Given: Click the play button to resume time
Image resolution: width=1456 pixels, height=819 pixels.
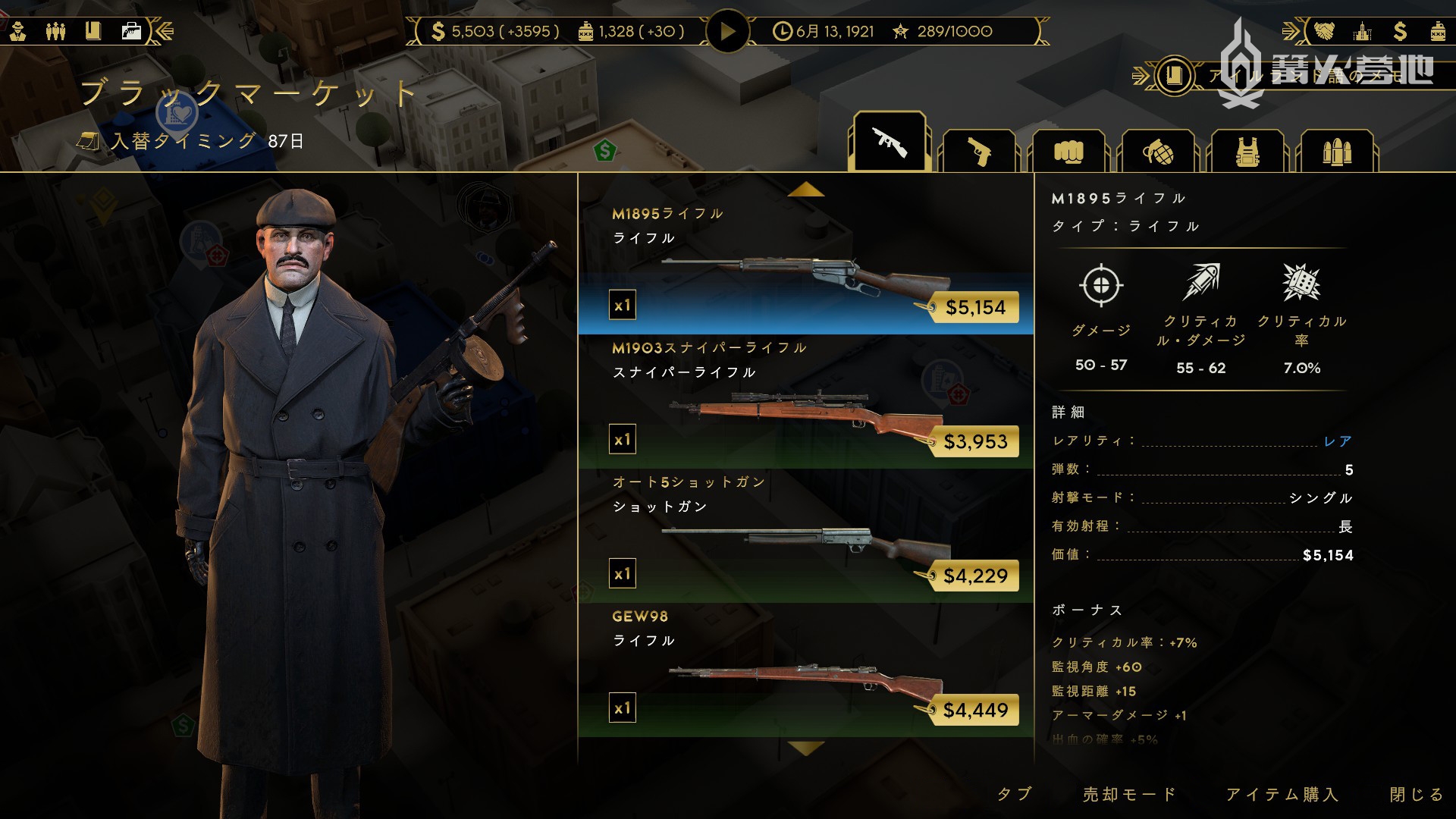Looking at the screenshot, I should tap(727, 32).
